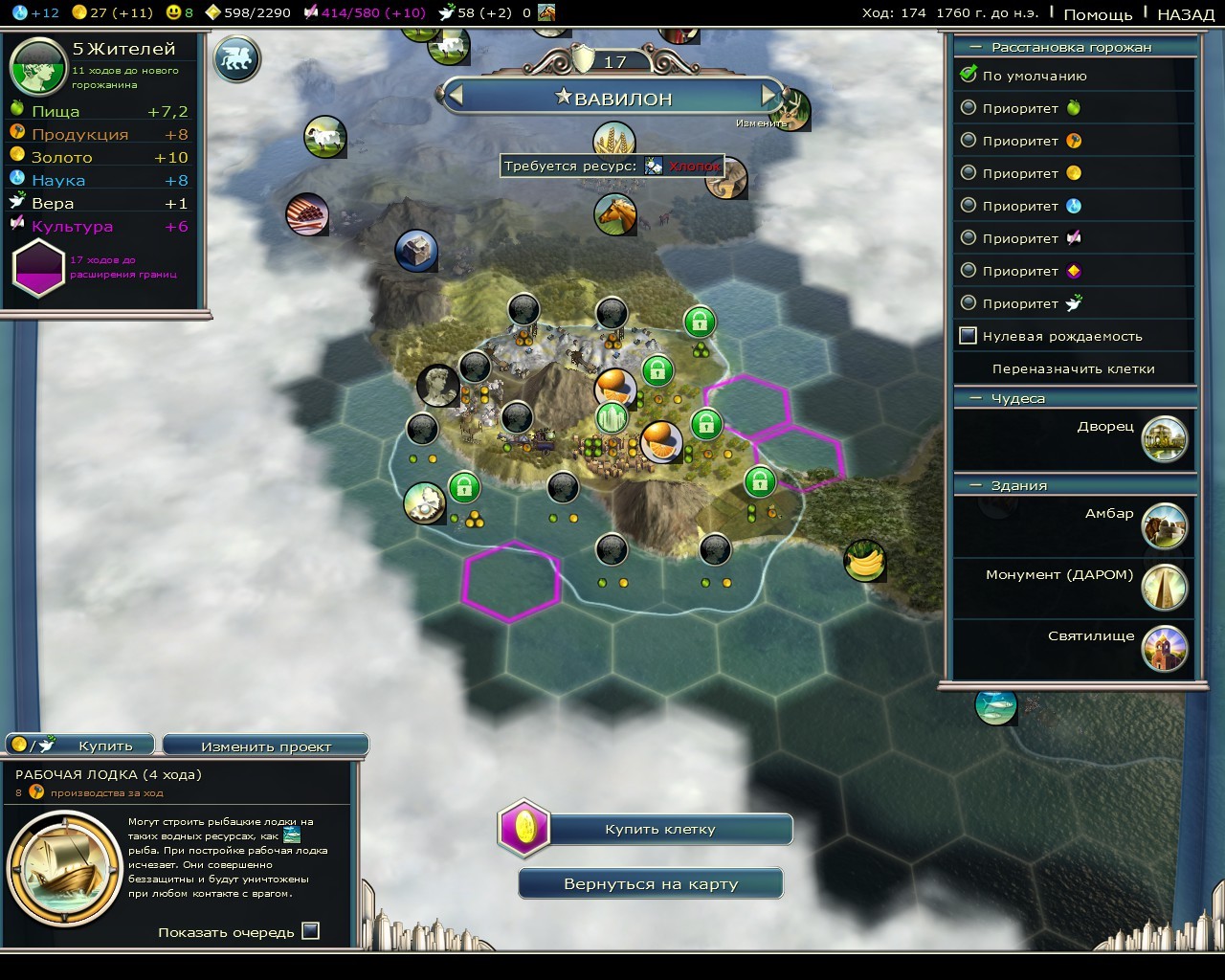
Task: Return to map with Вернуться на карту
Action: coord(651,884)
